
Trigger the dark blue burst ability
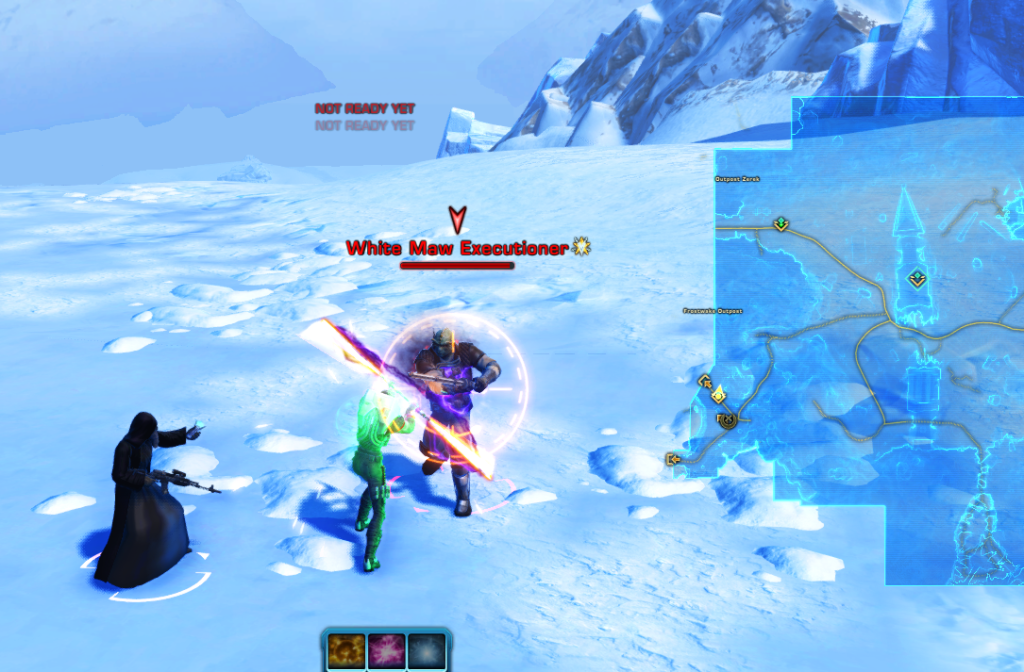coord(427,651)
